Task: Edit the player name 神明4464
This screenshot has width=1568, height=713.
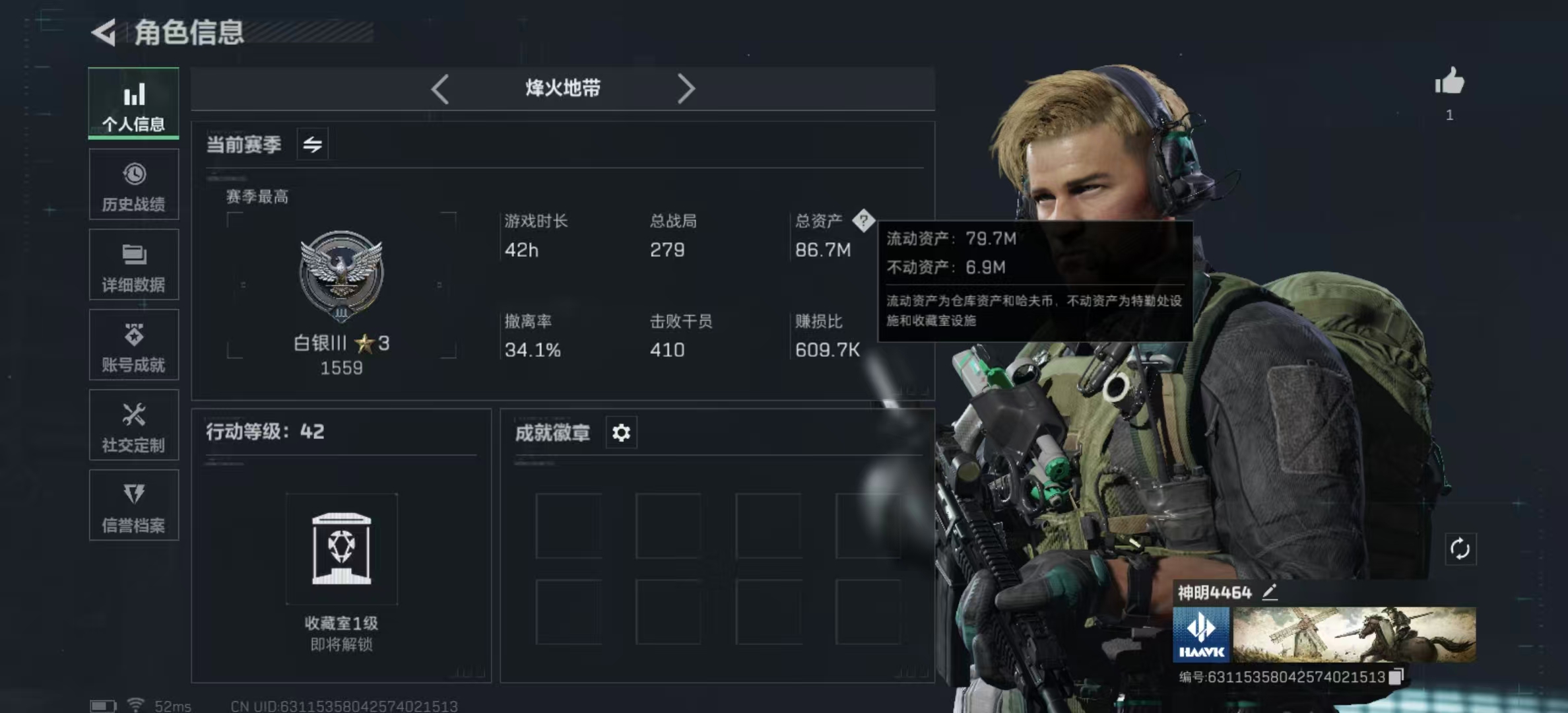Action: (1270, 592)
